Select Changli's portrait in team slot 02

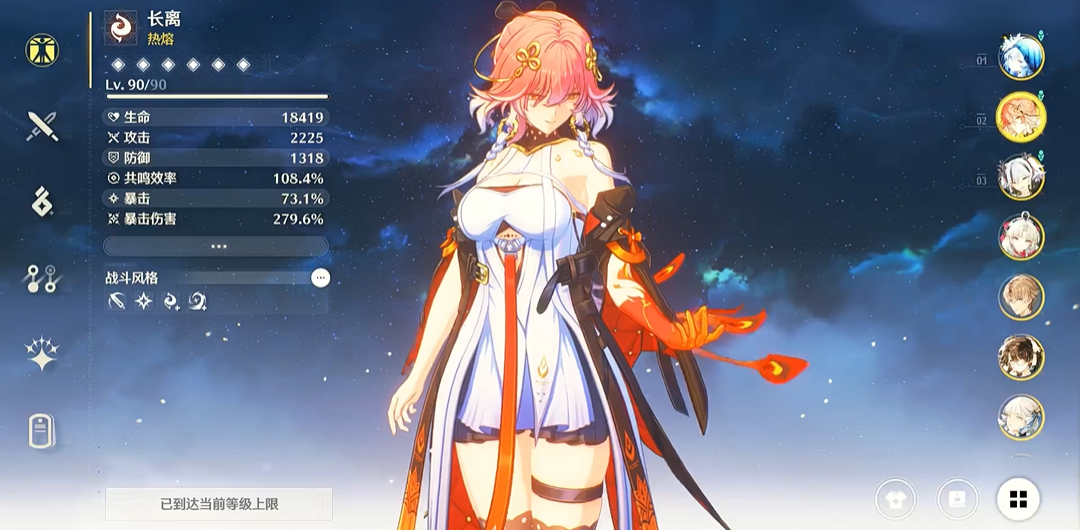pos(1021,116)
